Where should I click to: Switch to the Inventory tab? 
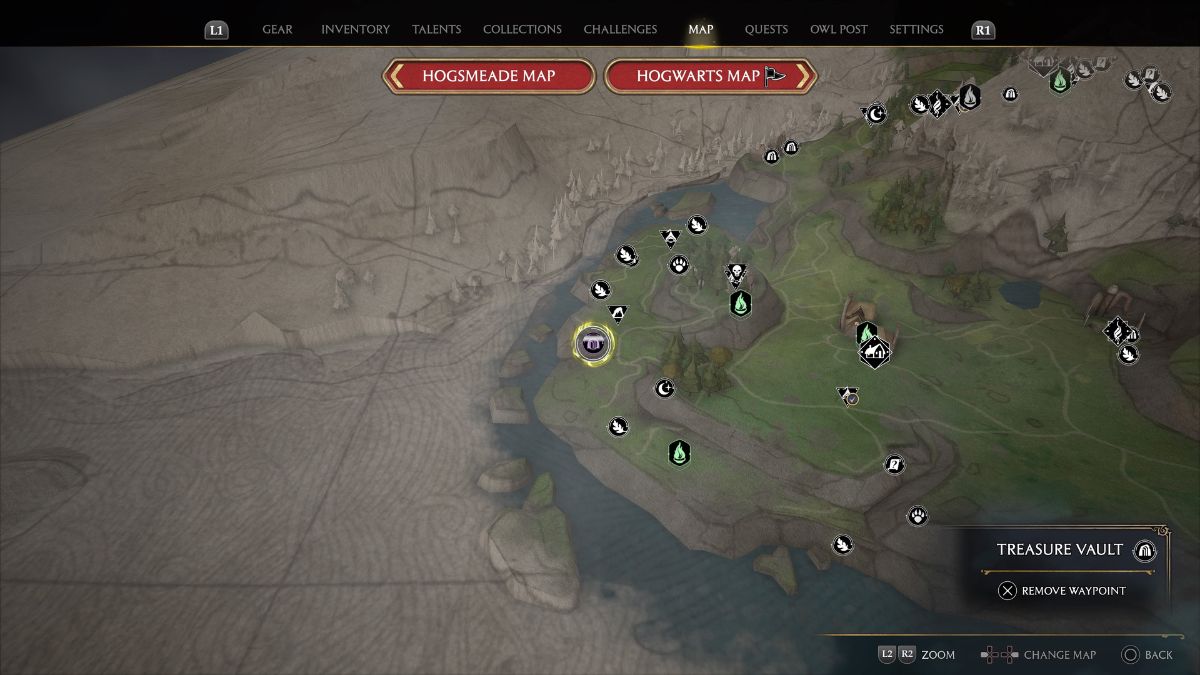[355, 29]
